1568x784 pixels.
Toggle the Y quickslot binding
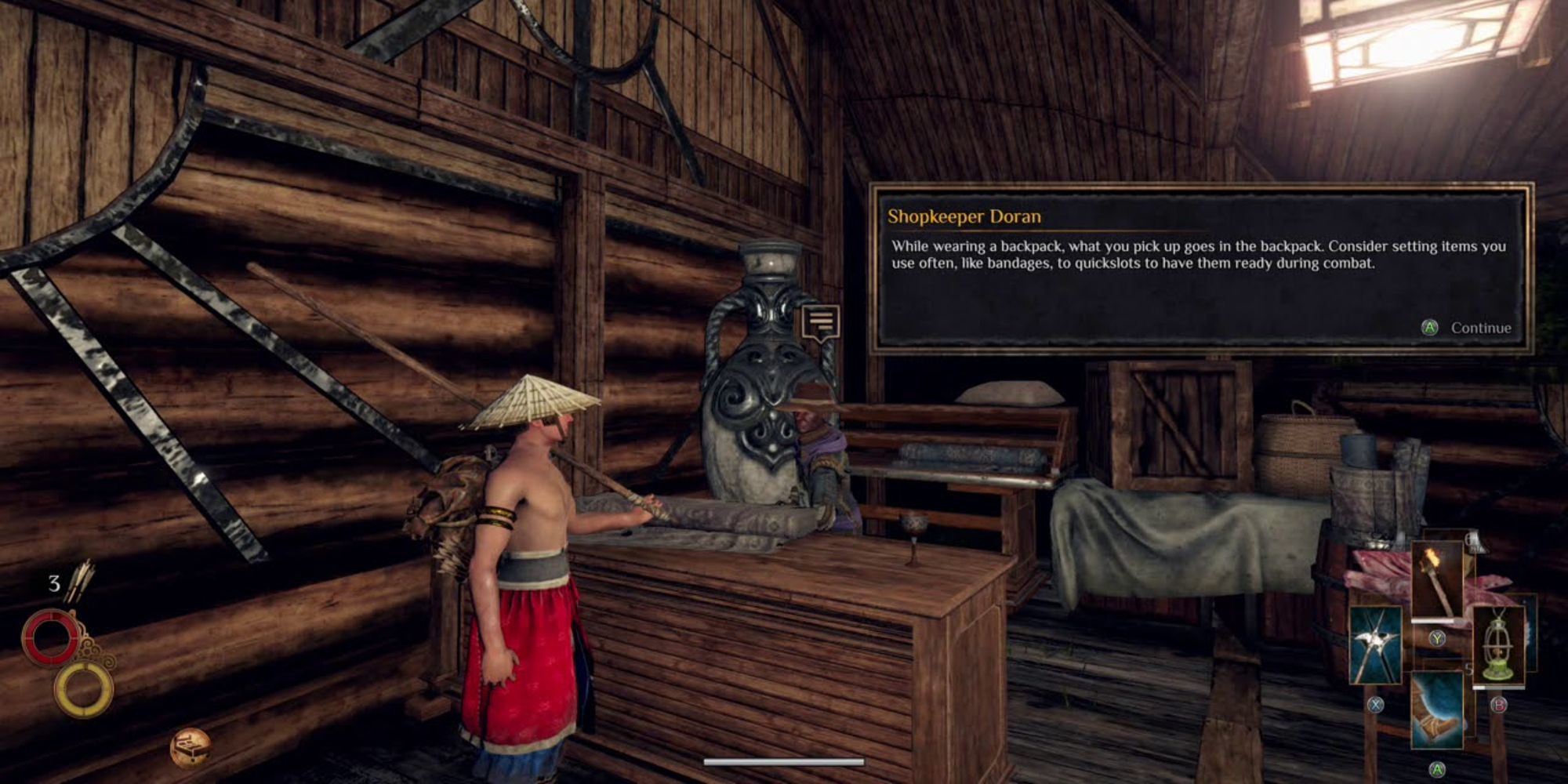(x=1438, y=639)
